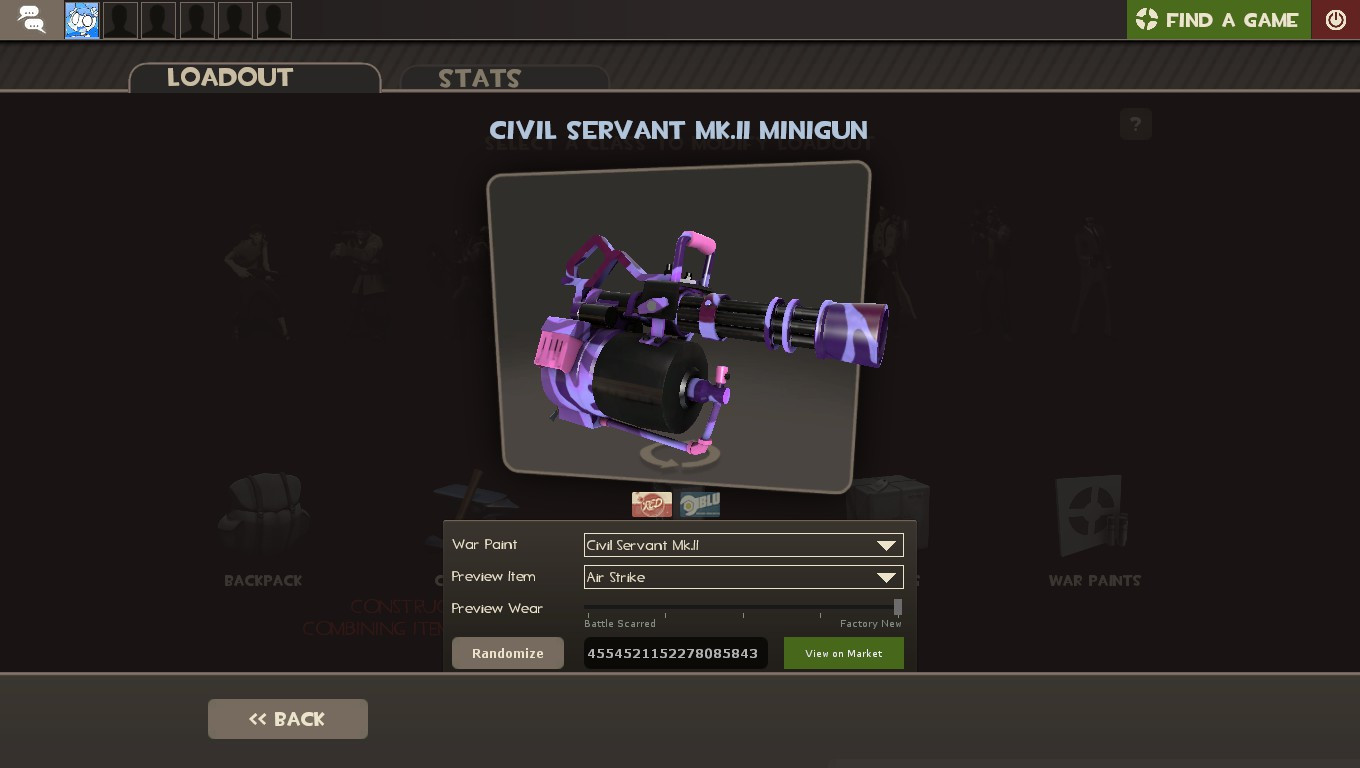Open the help question mark
Screen dimensions: 1360x768
click(x=1135, y=124)
